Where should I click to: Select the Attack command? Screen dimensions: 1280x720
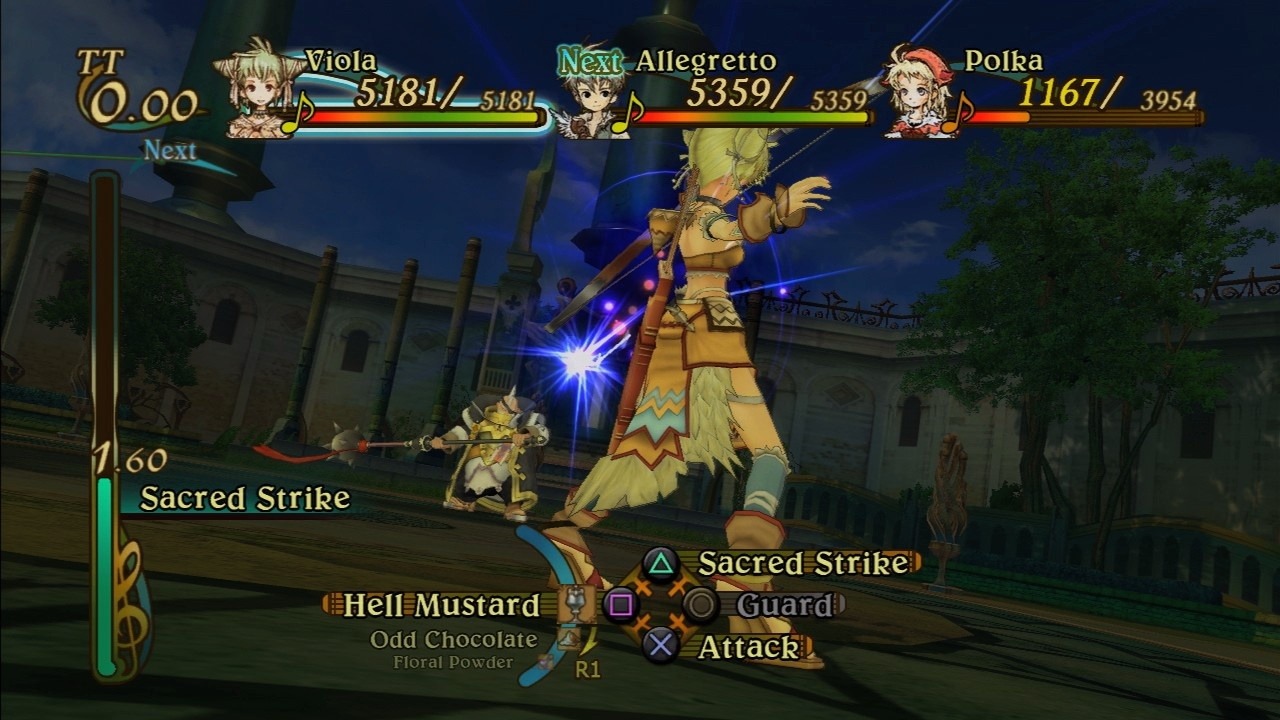tap(748, 647)
